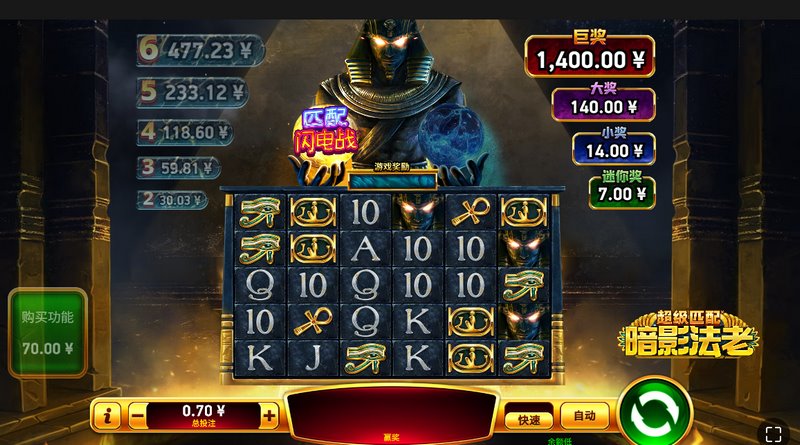Toggle fullscreen with the corner icon
The height and width of the screenshot is (445, 800).
(x=772, y=433)
